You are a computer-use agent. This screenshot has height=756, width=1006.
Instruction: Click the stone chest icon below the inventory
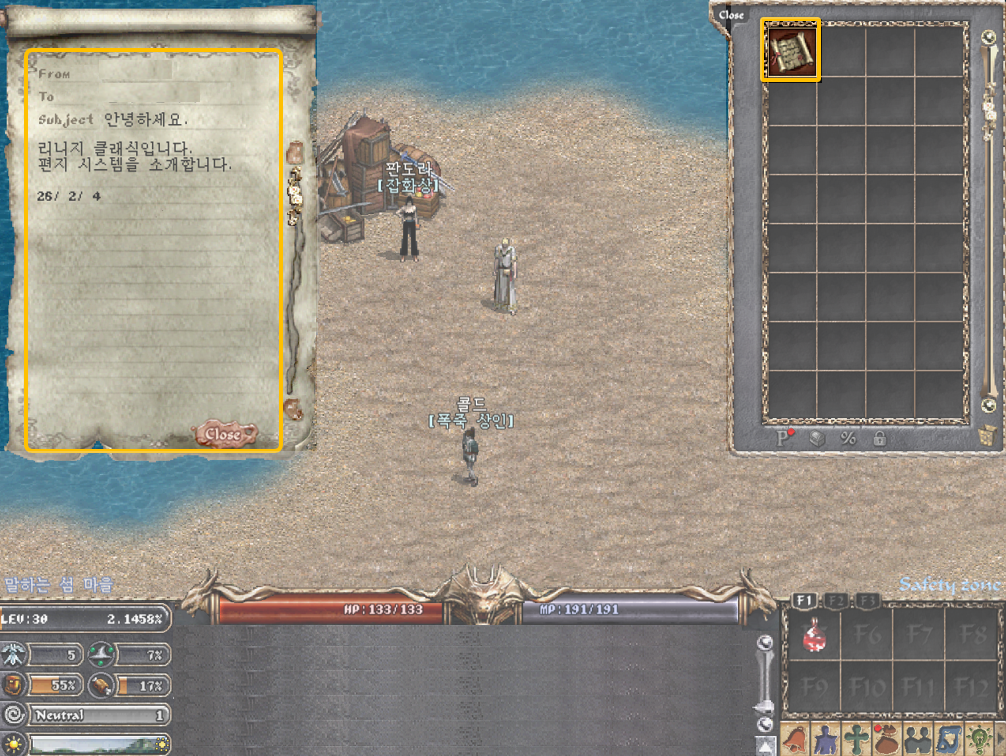(817, 438)
